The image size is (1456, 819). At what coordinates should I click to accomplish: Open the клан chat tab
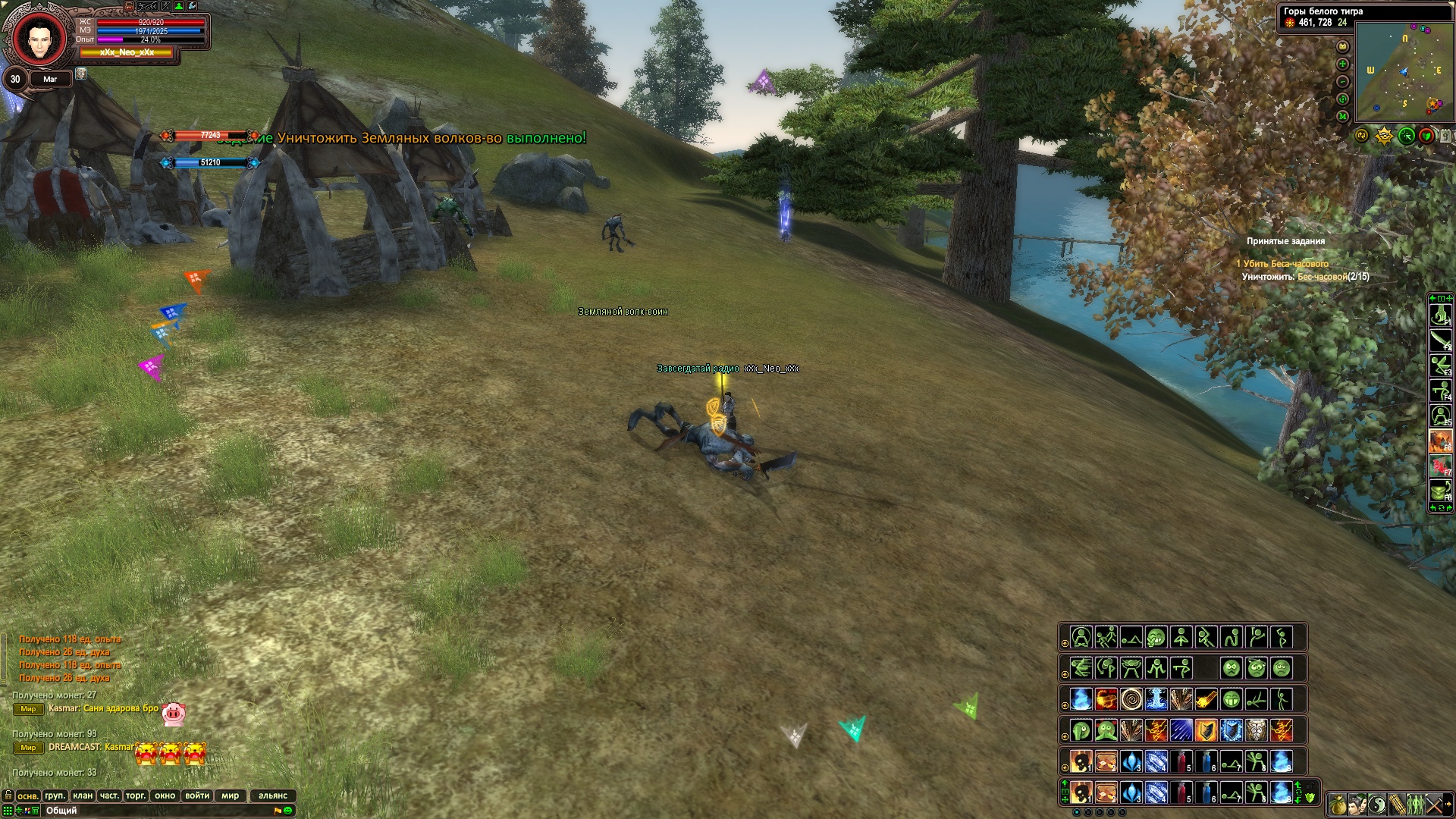coord(83,795)
